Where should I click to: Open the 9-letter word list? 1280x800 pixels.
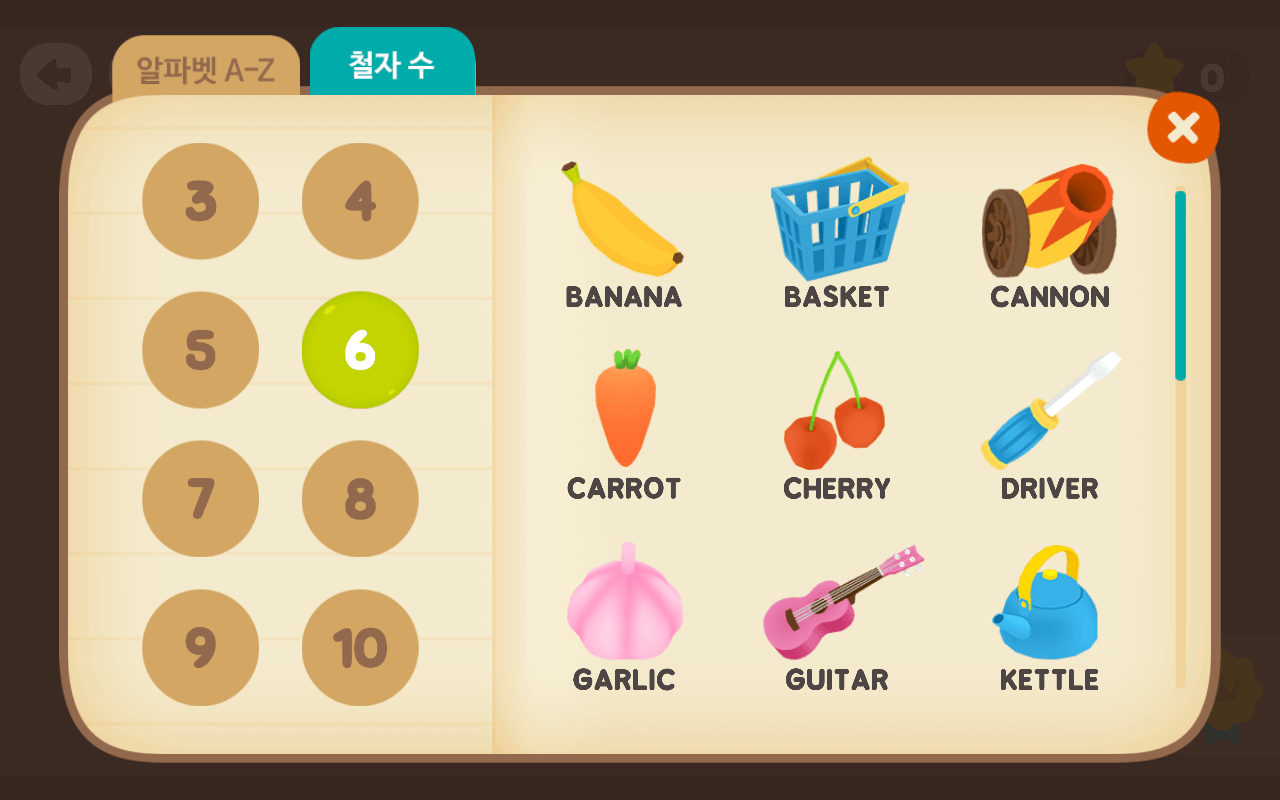pos(200,647)
